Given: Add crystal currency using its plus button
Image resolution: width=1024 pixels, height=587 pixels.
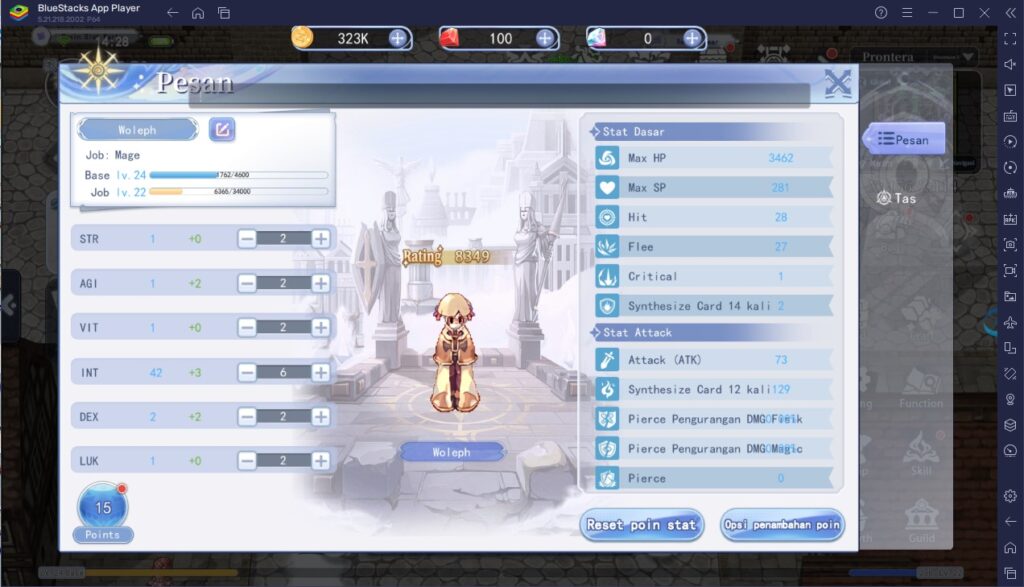Looking at the screenshot, I should coord(692,38).
